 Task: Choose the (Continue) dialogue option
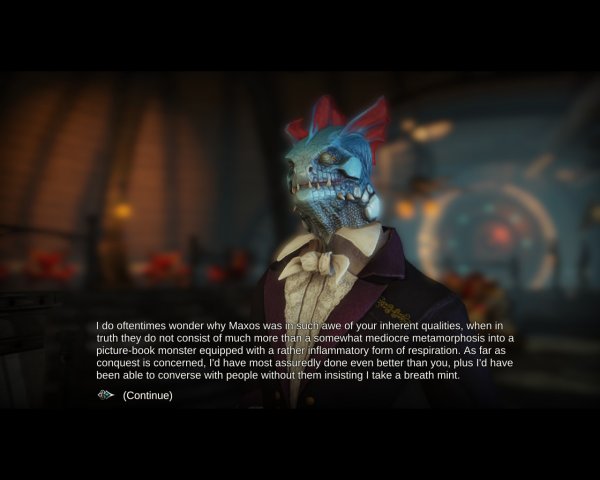[x=147, y=395]
